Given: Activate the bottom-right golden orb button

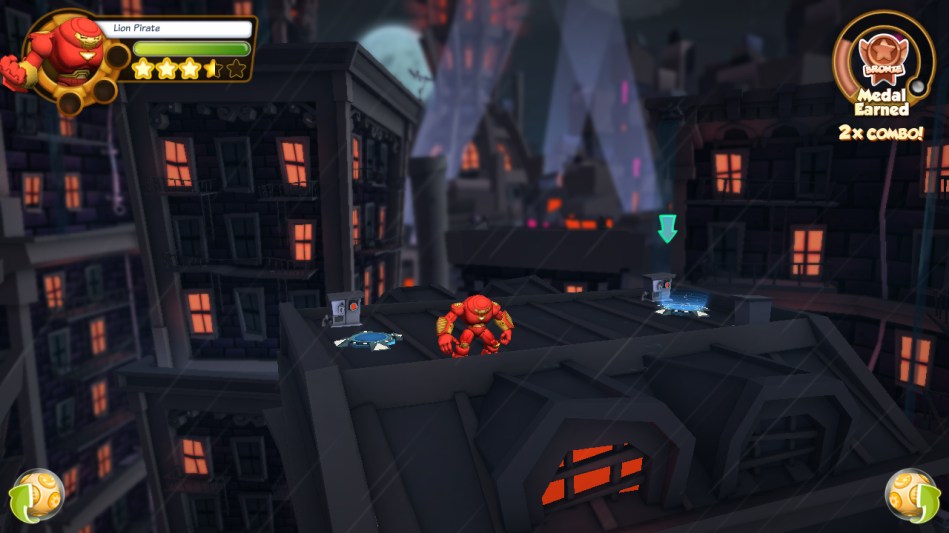Looking at the screenshot, I should [x=911, y=494].
